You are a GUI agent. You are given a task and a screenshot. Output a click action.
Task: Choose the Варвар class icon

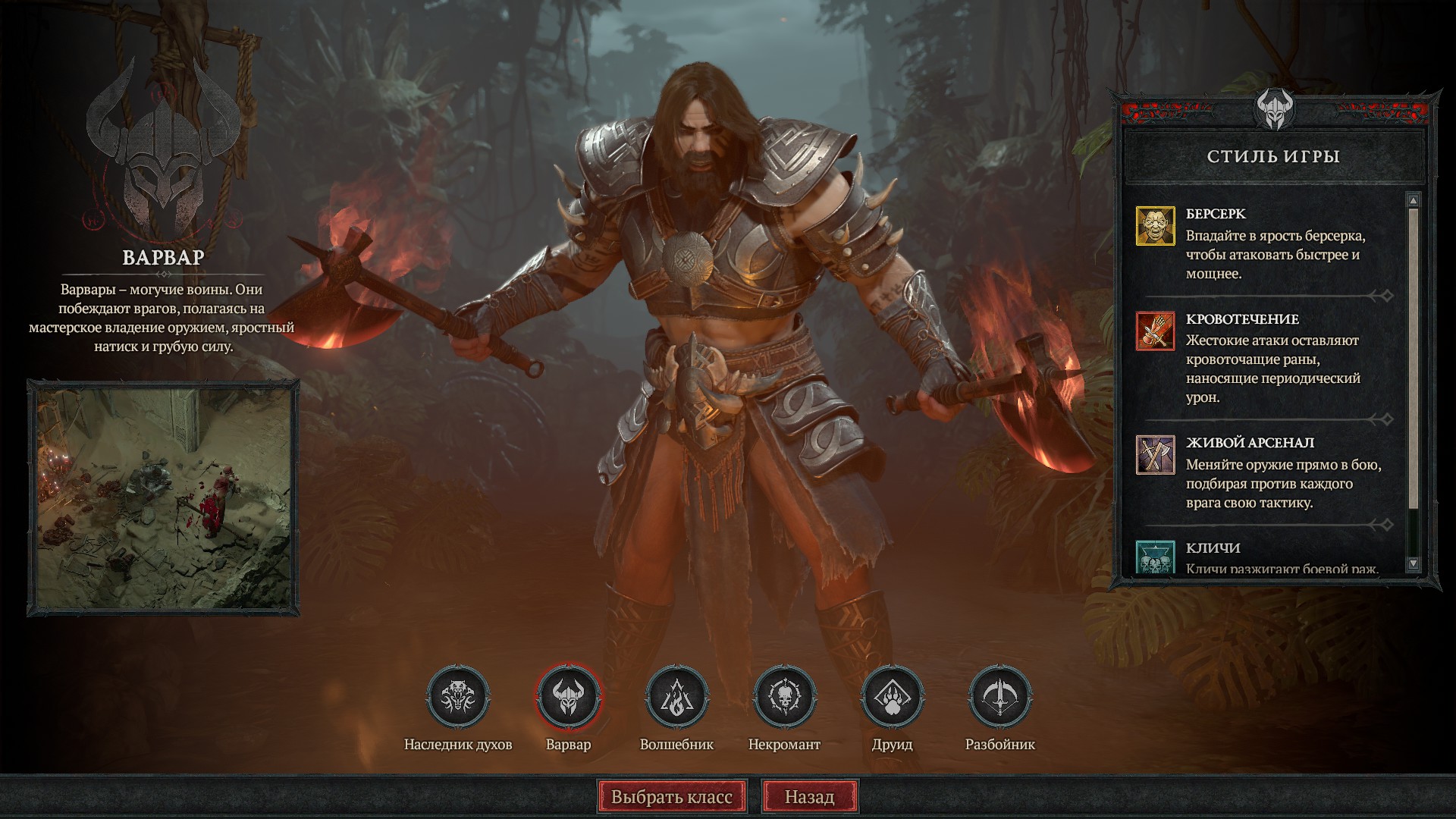point(568,697)
